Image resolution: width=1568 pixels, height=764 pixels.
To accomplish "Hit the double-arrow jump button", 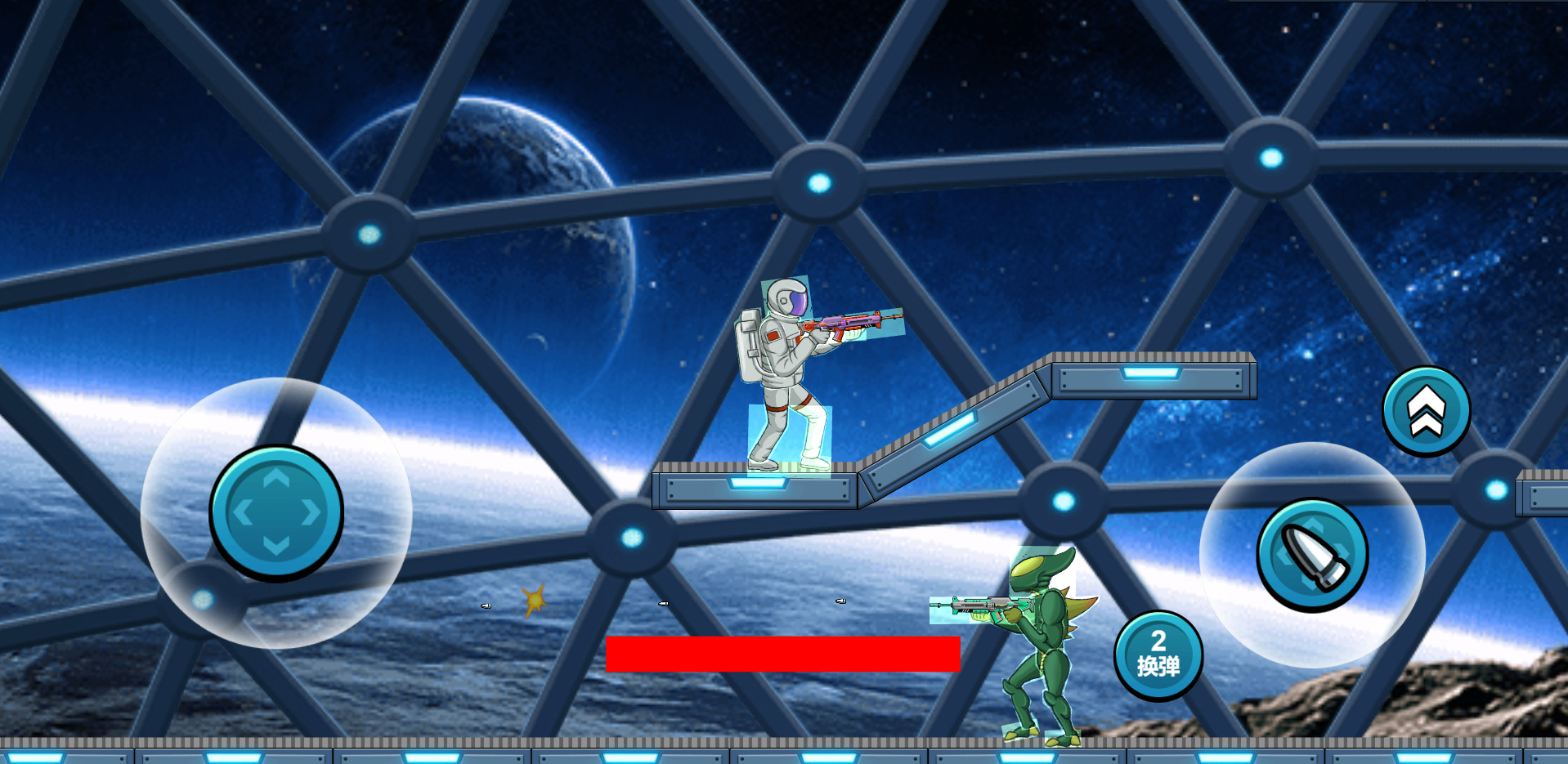I will (x=1426, y=411).
